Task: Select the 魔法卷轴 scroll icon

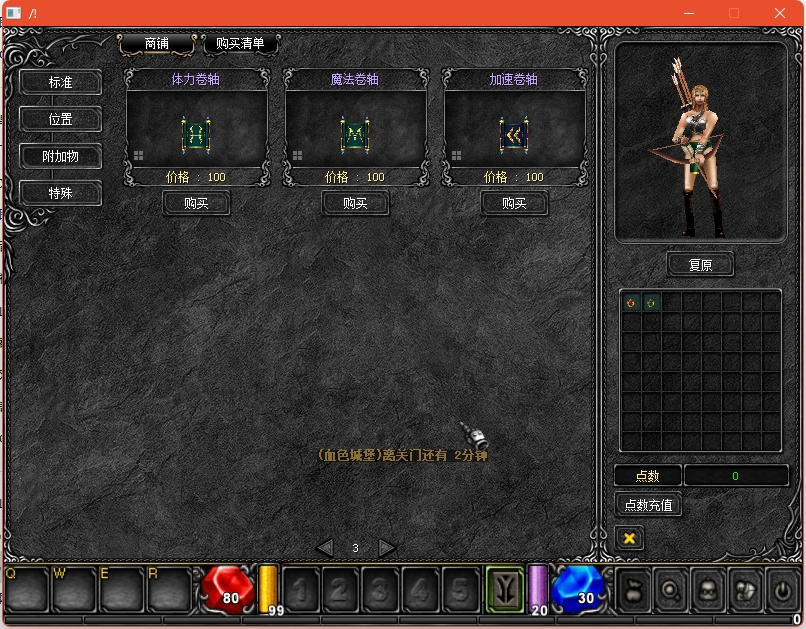Action: click(355, 133)
